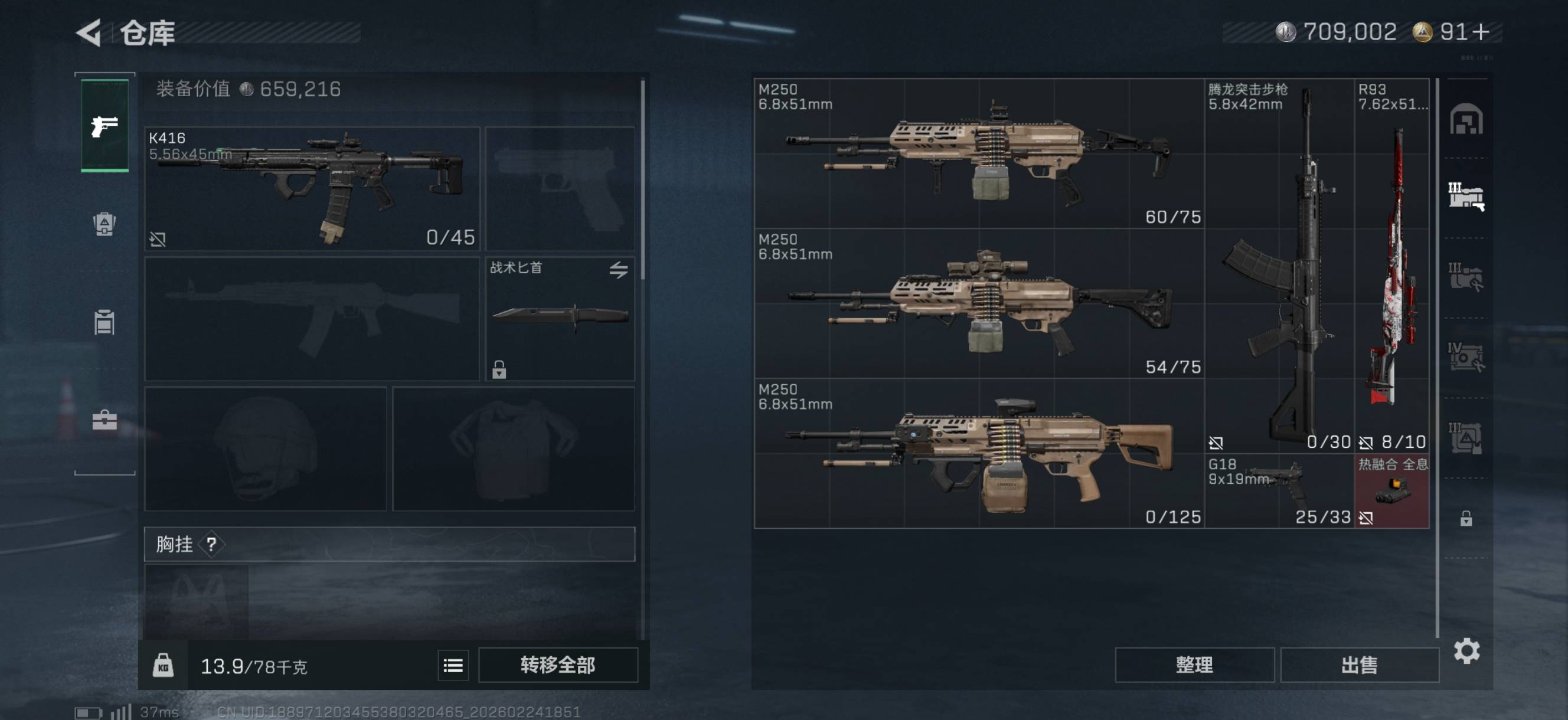Switch to the backpack equipment tab
Image resolution: width=1568 pixels, height=720 pixels.
[104, 225]
